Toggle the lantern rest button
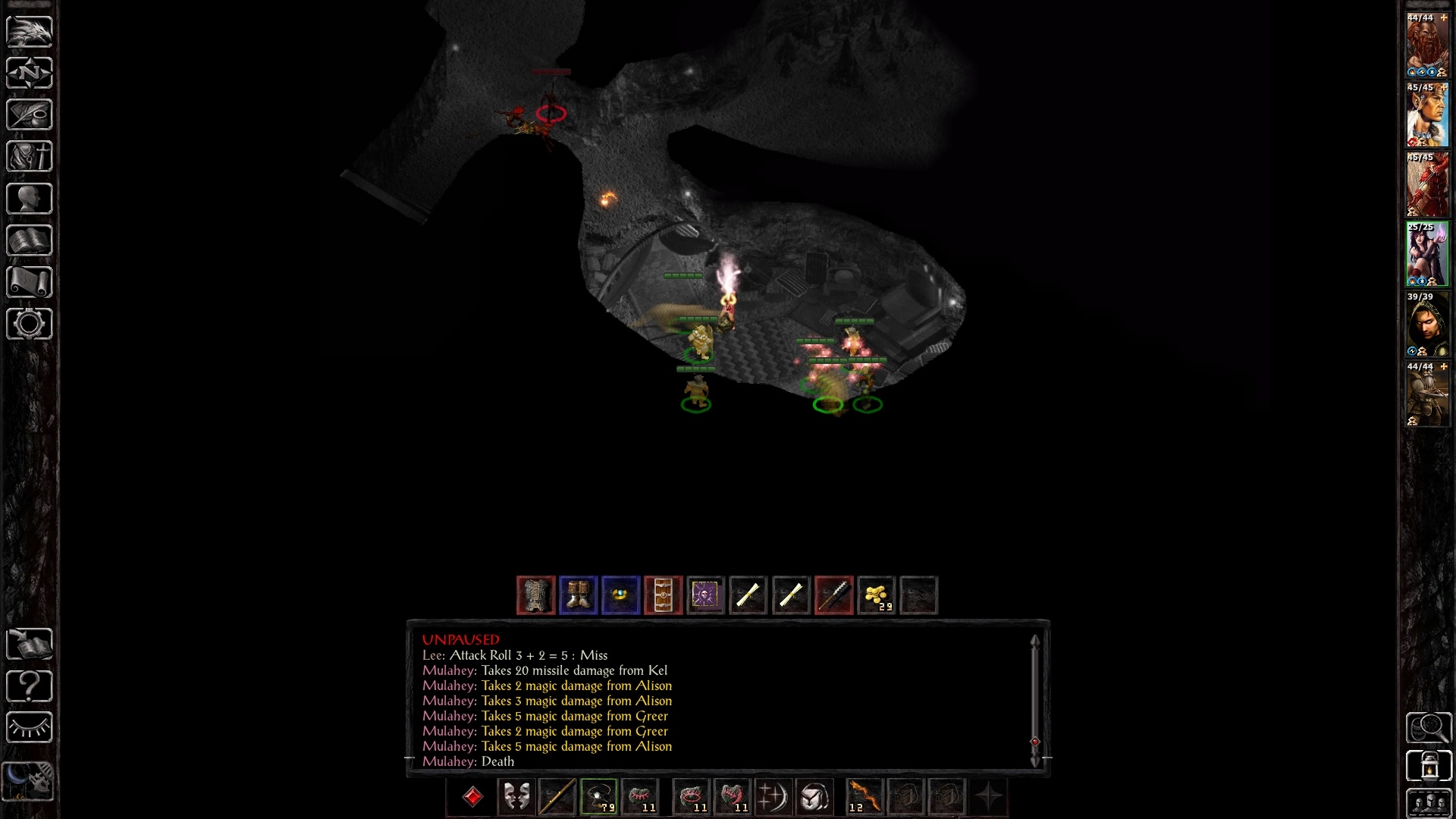The height and width of the screenshot is (819, 1456). tap(1429, 765)
